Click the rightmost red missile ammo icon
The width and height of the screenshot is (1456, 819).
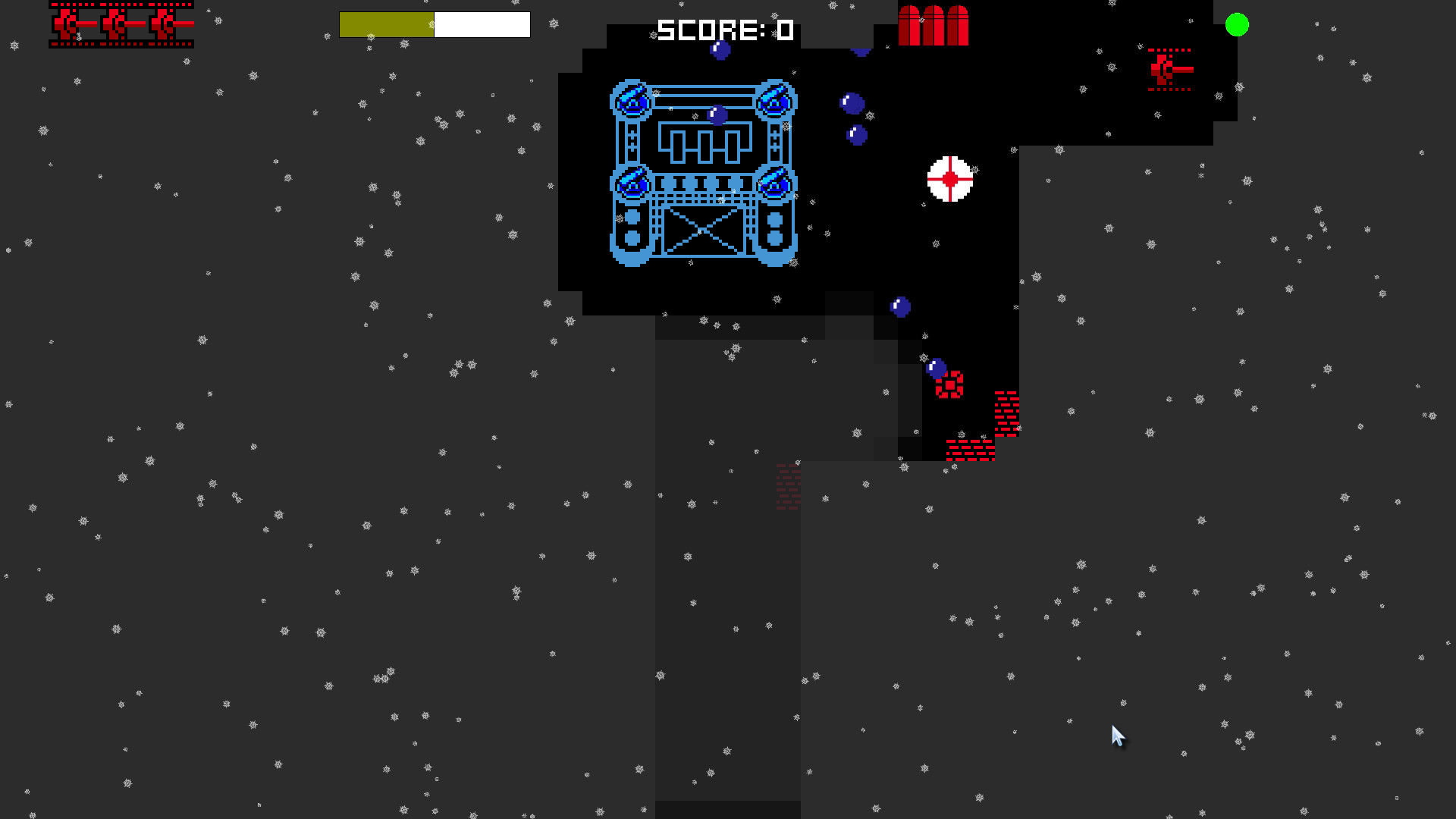[x=956, y=25]
